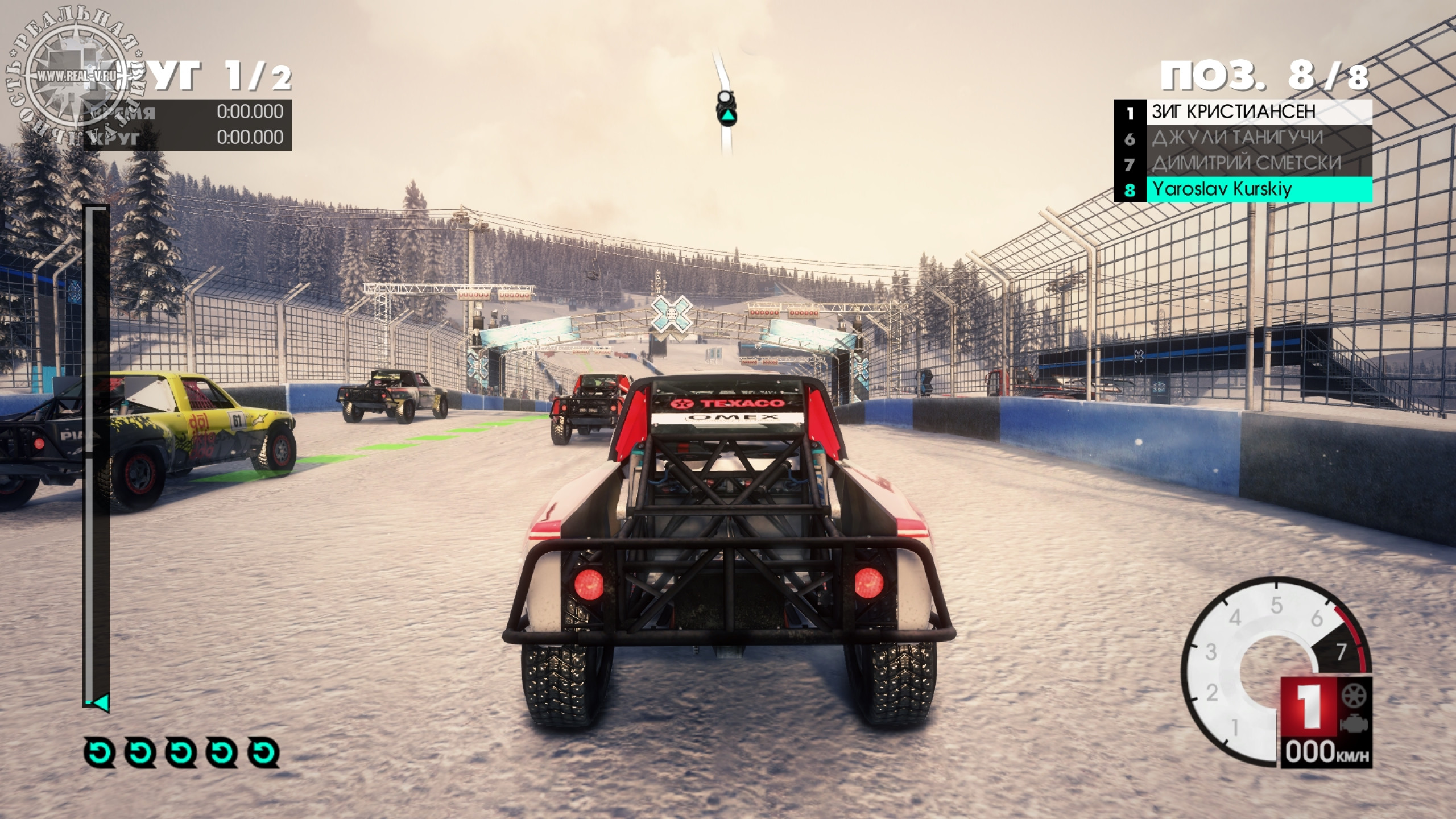Click the wheel damage indicator icon

1353,696
